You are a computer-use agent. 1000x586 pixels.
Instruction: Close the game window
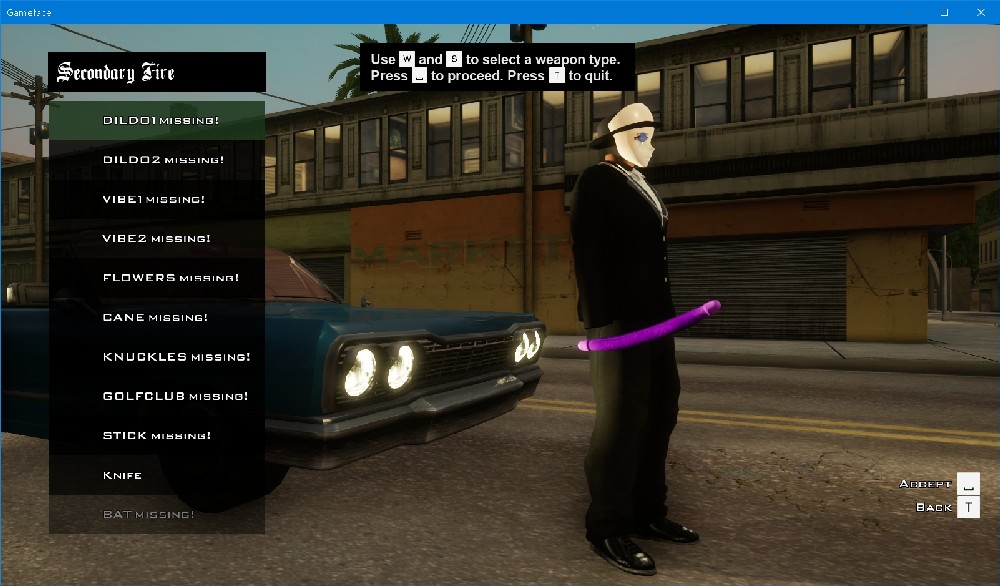tap(979, 12)
